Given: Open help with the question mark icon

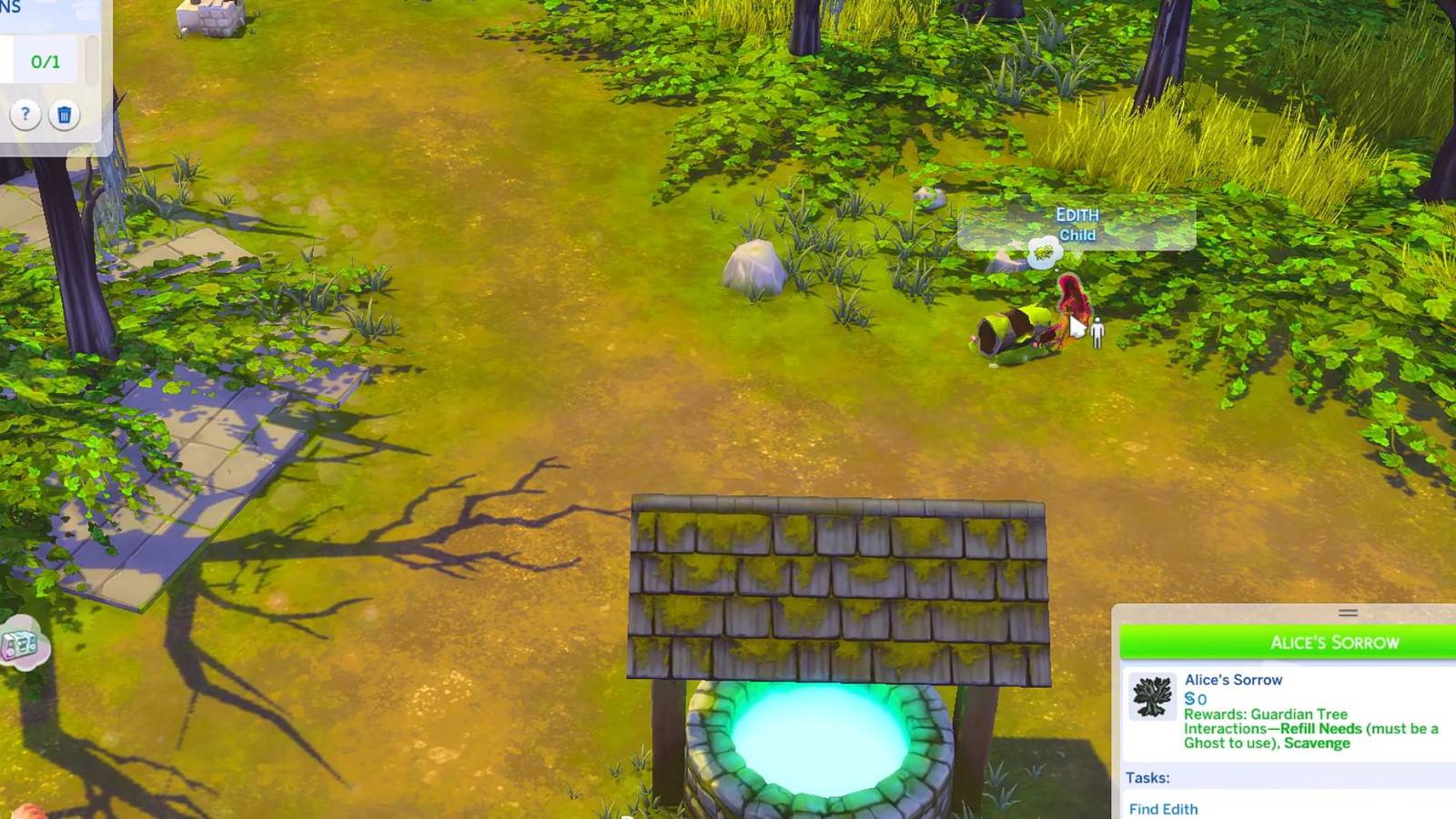Looking at the screenshot, I should tap(25, 115).
